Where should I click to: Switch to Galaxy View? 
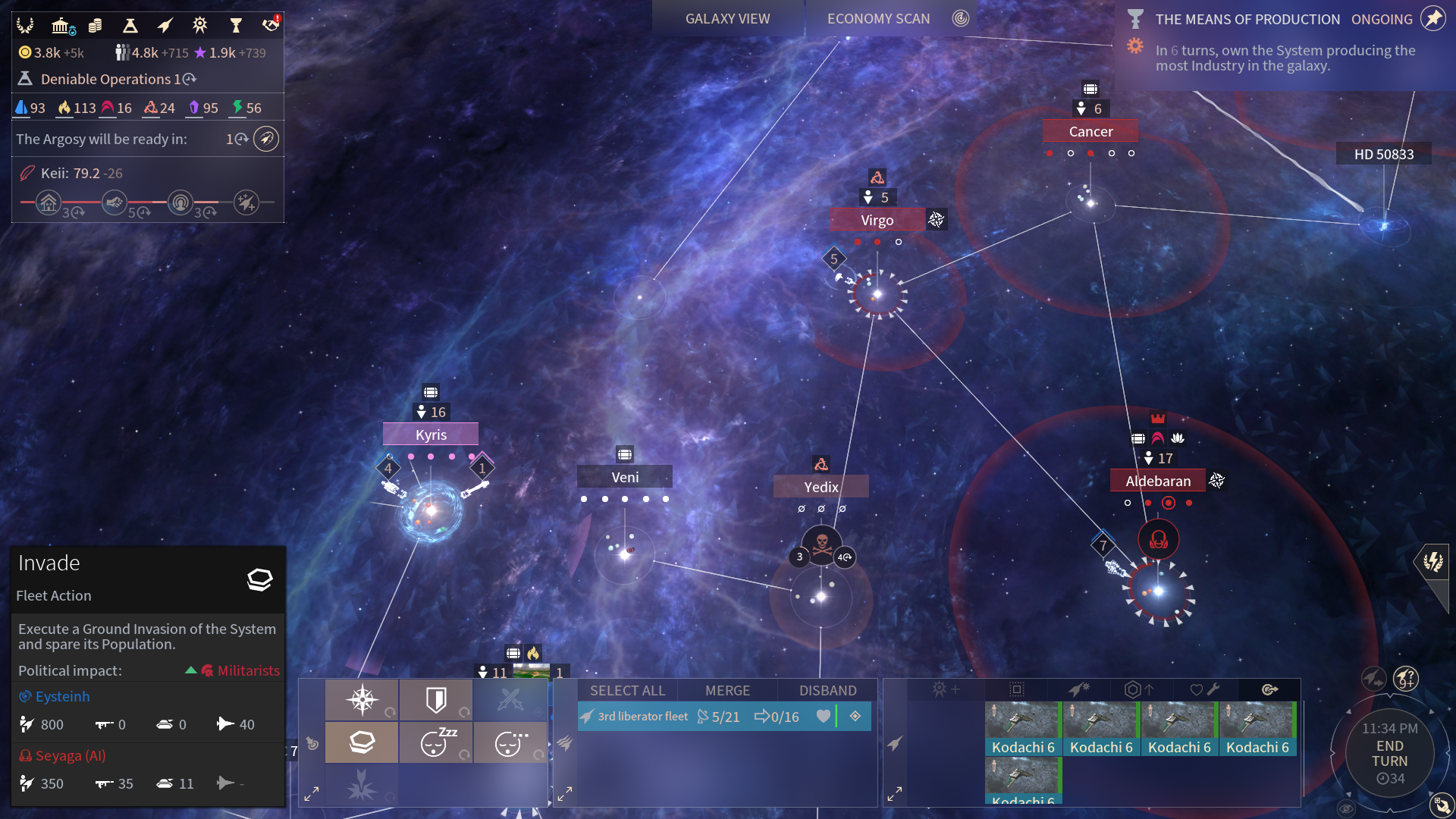click(727, 19)
